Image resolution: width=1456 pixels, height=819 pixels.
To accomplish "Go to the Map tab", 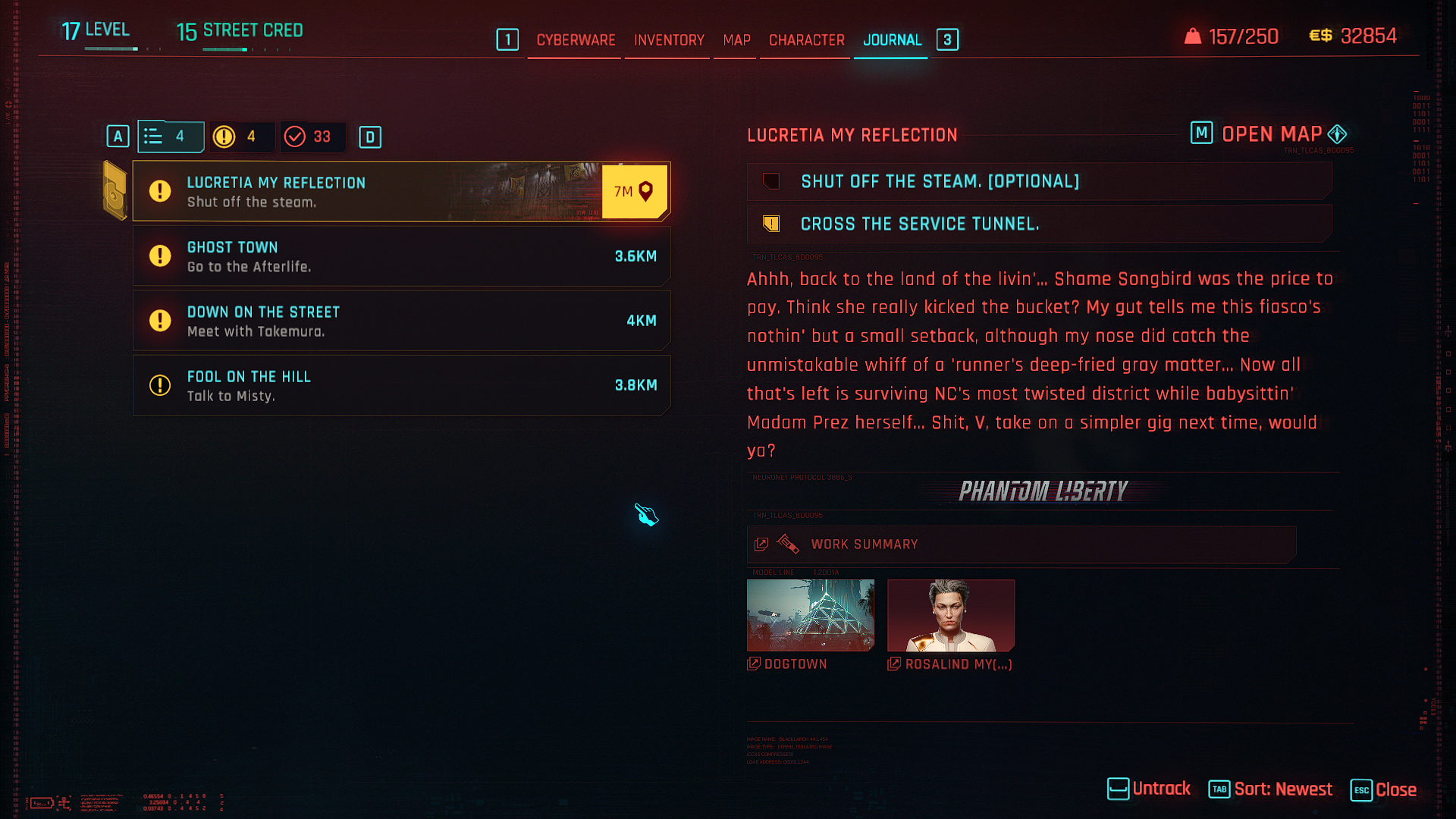I will click(x=736, y=40).
